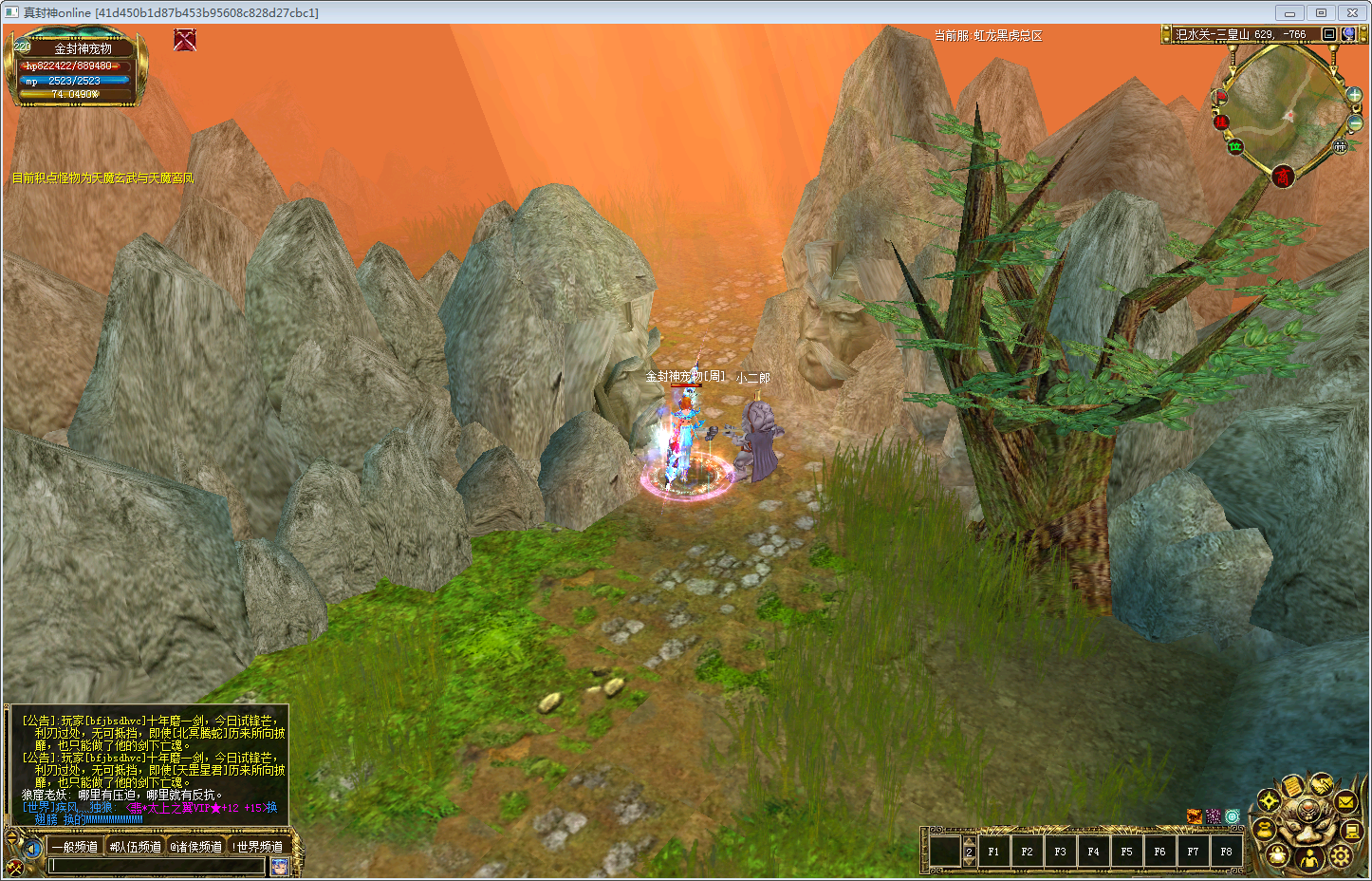Image resolution: width=1372 pixels, height=881 pixels.
Task: Select the #队伍频道 team chat tab
Action: pos(136,846)
